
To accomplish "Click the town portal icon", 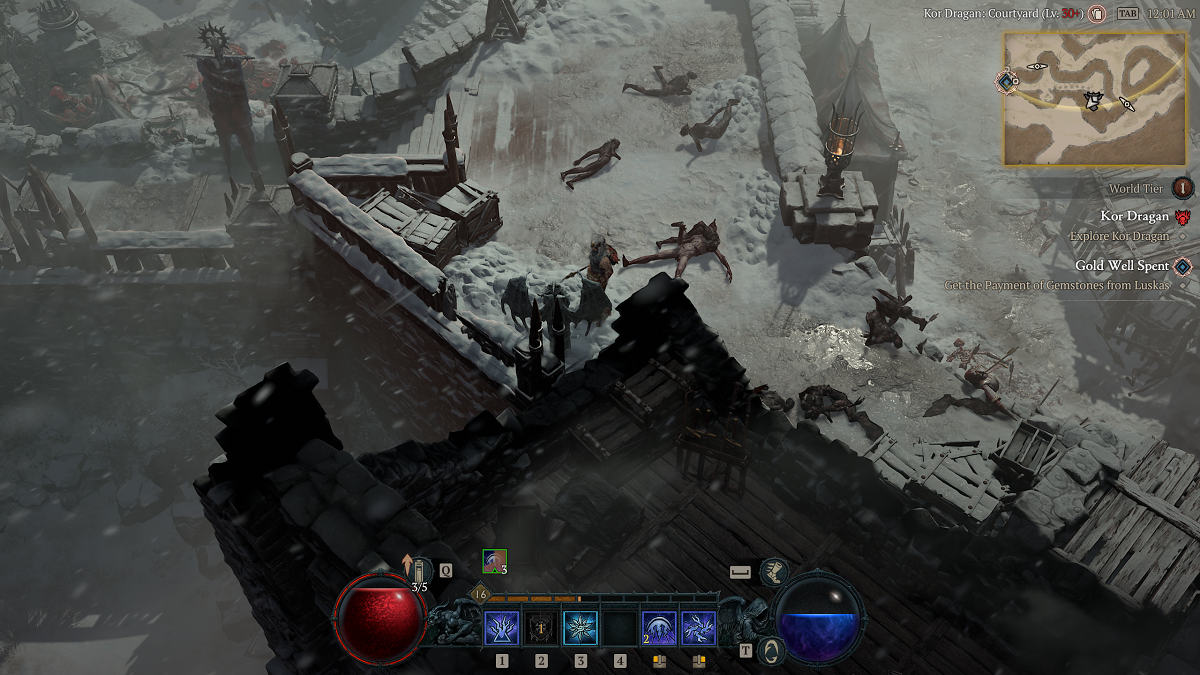I will point(771,650).
